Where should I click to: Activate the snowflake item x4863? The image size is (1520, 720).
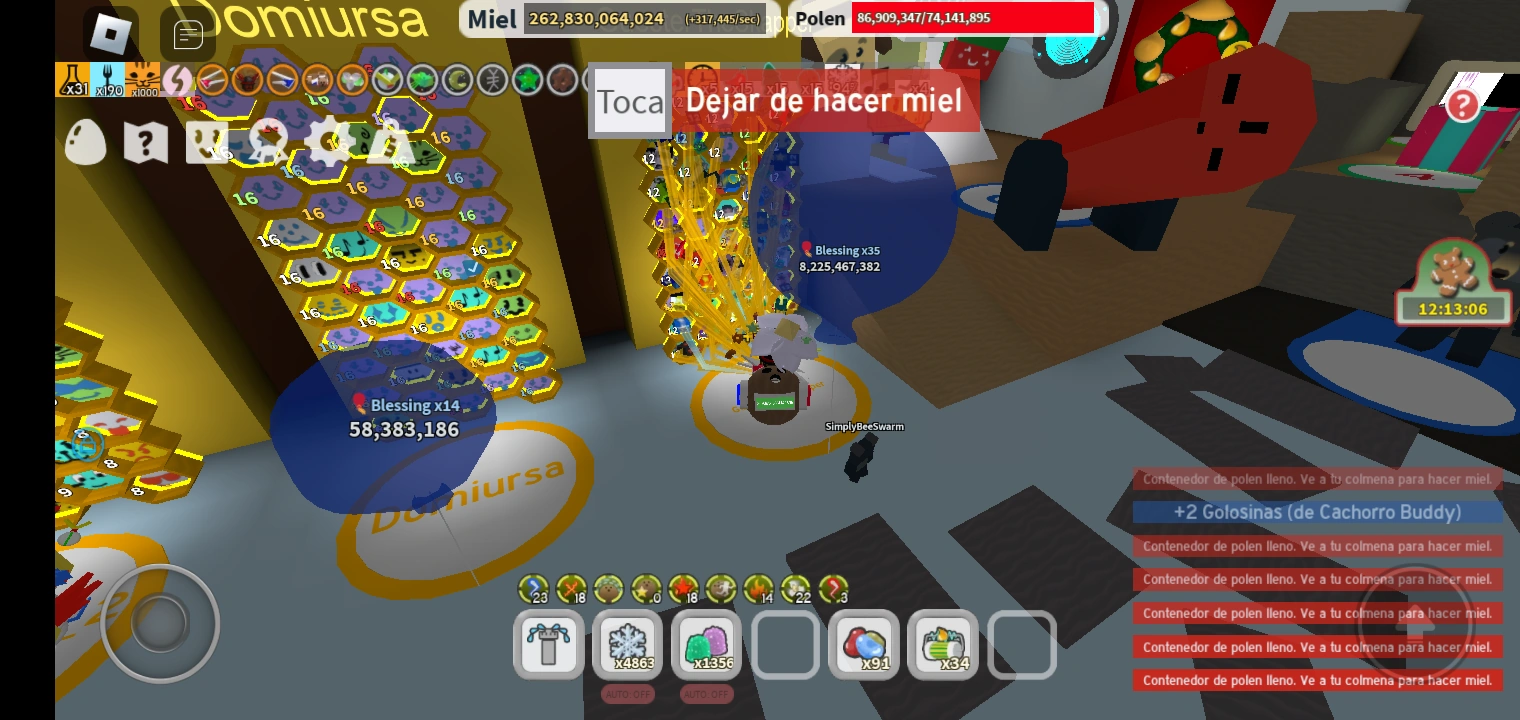627,645
